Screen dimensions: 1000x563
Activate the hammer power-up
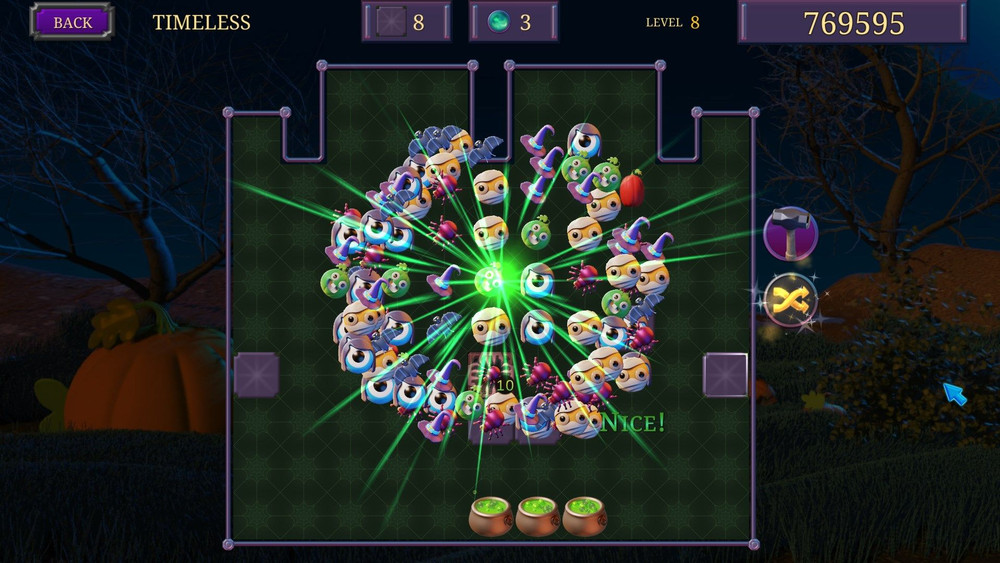click(x=790, y=234)
